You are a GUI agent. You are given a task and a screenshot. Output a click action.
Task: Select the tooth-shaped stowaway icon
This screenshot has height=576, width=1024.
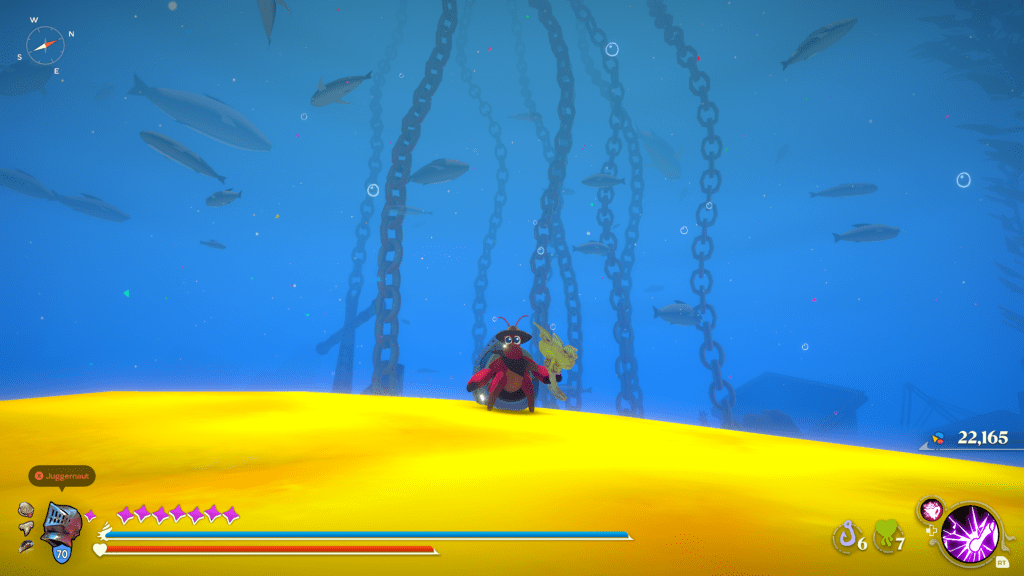tap(27, 527)
